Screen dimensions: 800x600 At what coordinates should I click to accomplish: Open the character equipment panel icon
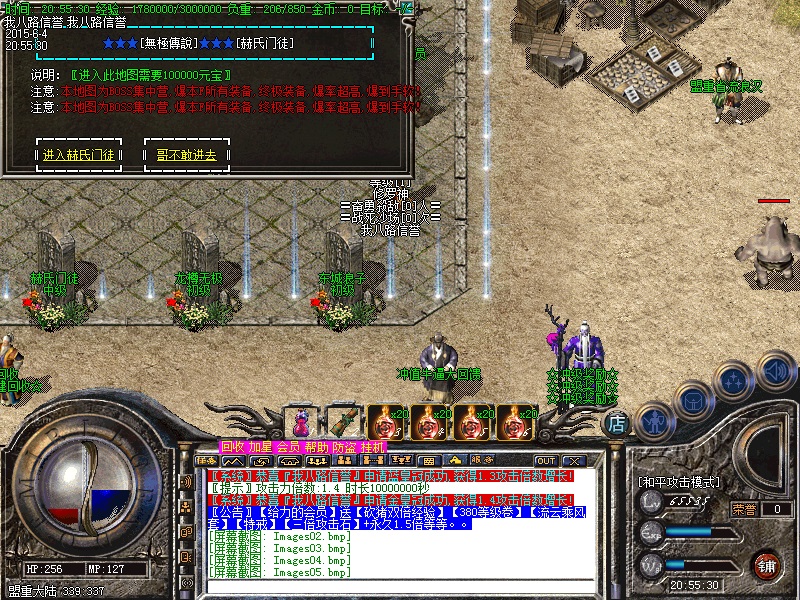pos(654,419)
